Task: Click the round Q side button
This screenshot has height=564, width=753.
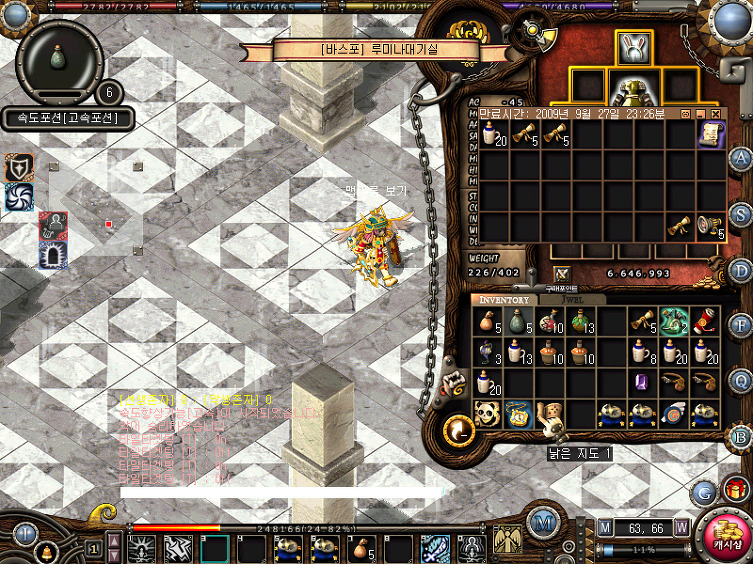Action: click(740, 381)
